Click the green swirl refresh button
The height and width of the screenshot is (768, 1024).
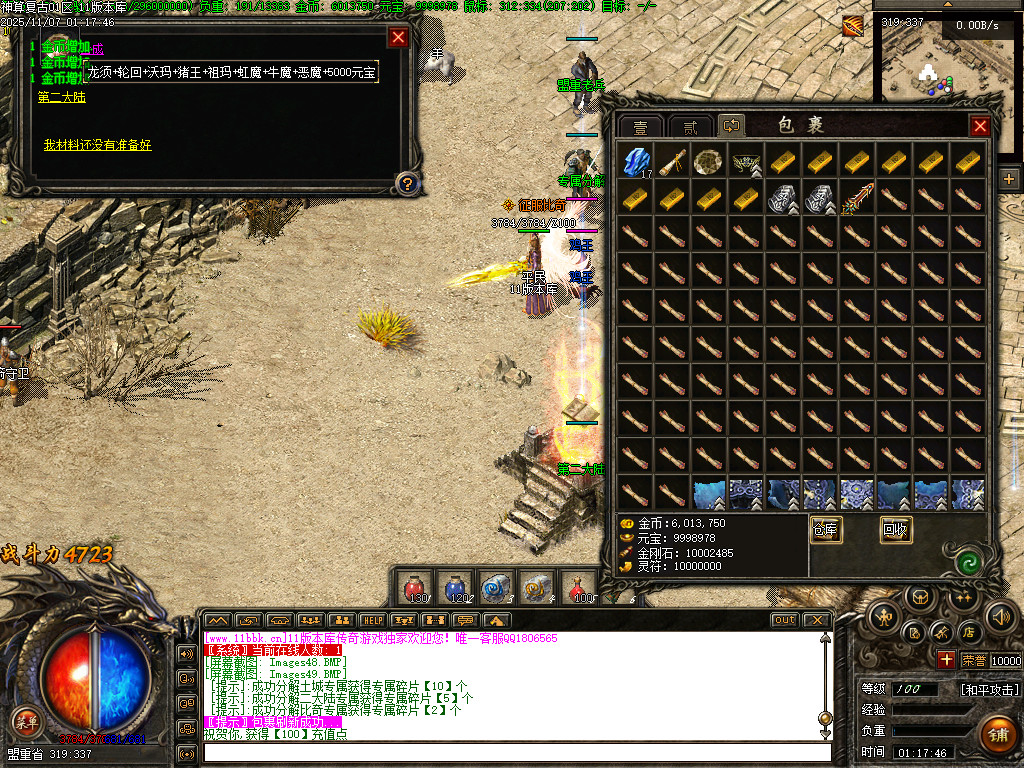pyautogui.click(x=967, y=562)
